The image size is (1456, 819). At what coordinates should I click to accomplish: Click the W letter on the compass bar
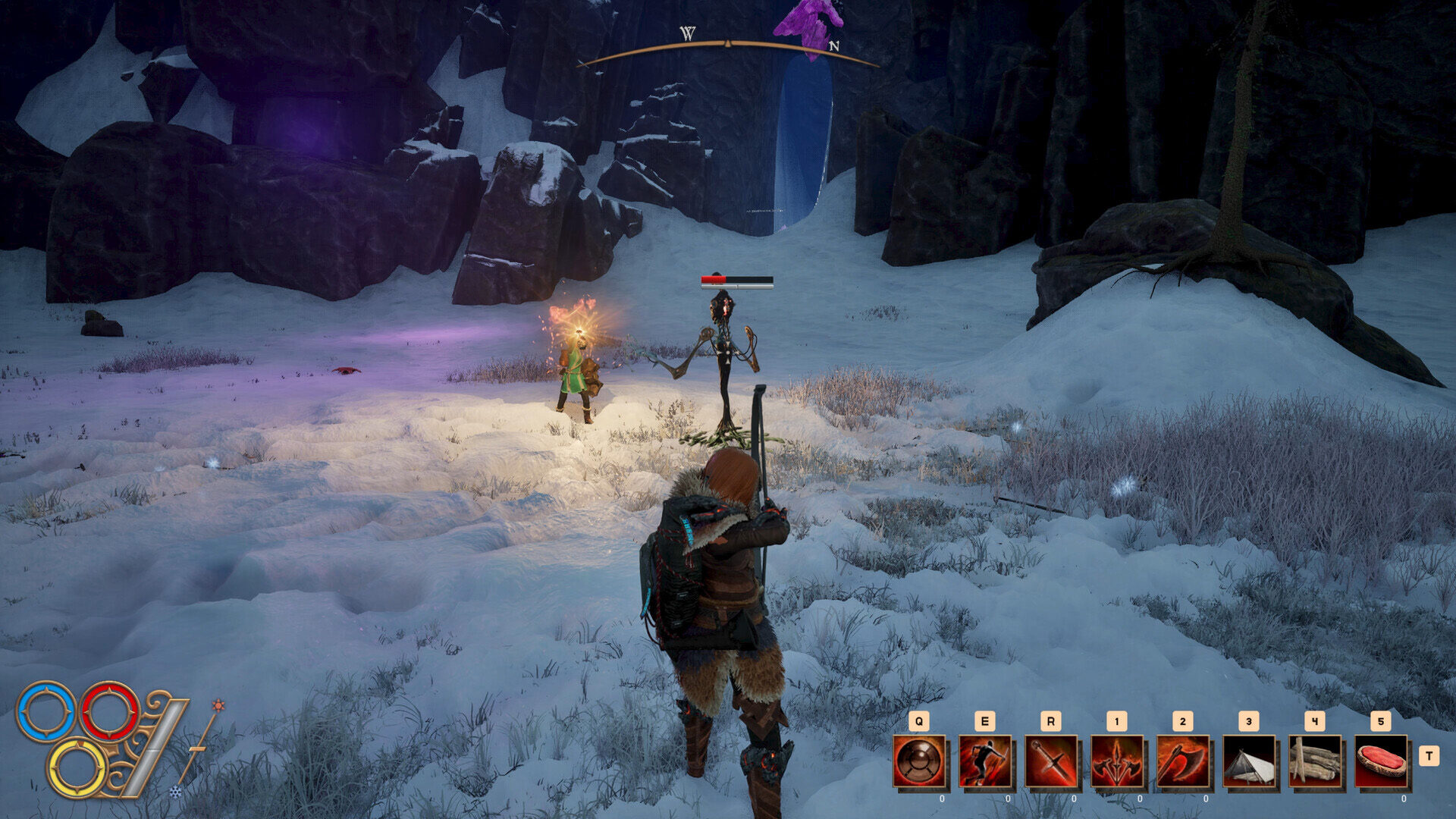tap(686, 33)
